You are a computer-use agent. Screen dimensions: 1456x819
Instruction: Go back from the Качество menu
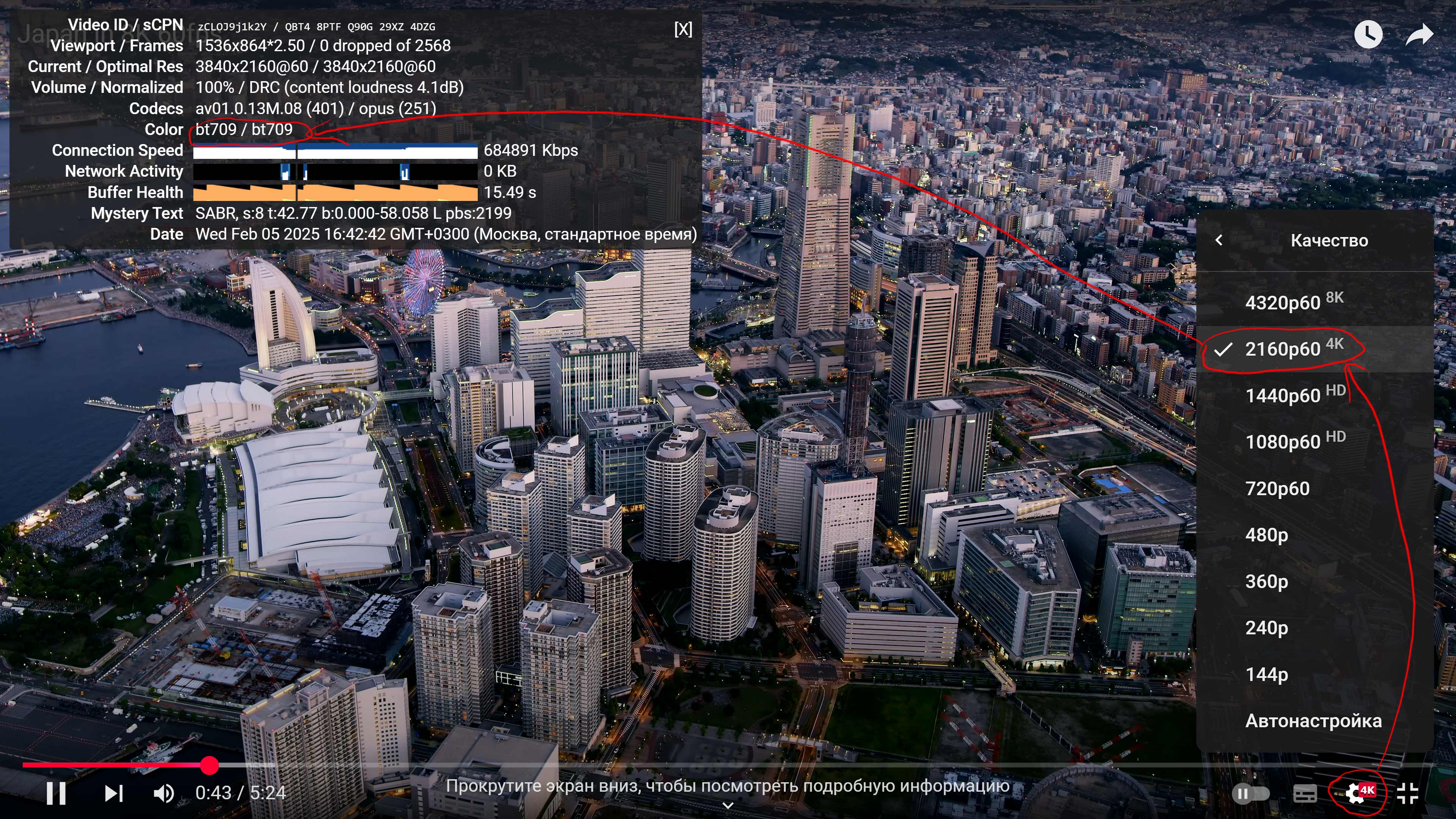click(1219, 240)
